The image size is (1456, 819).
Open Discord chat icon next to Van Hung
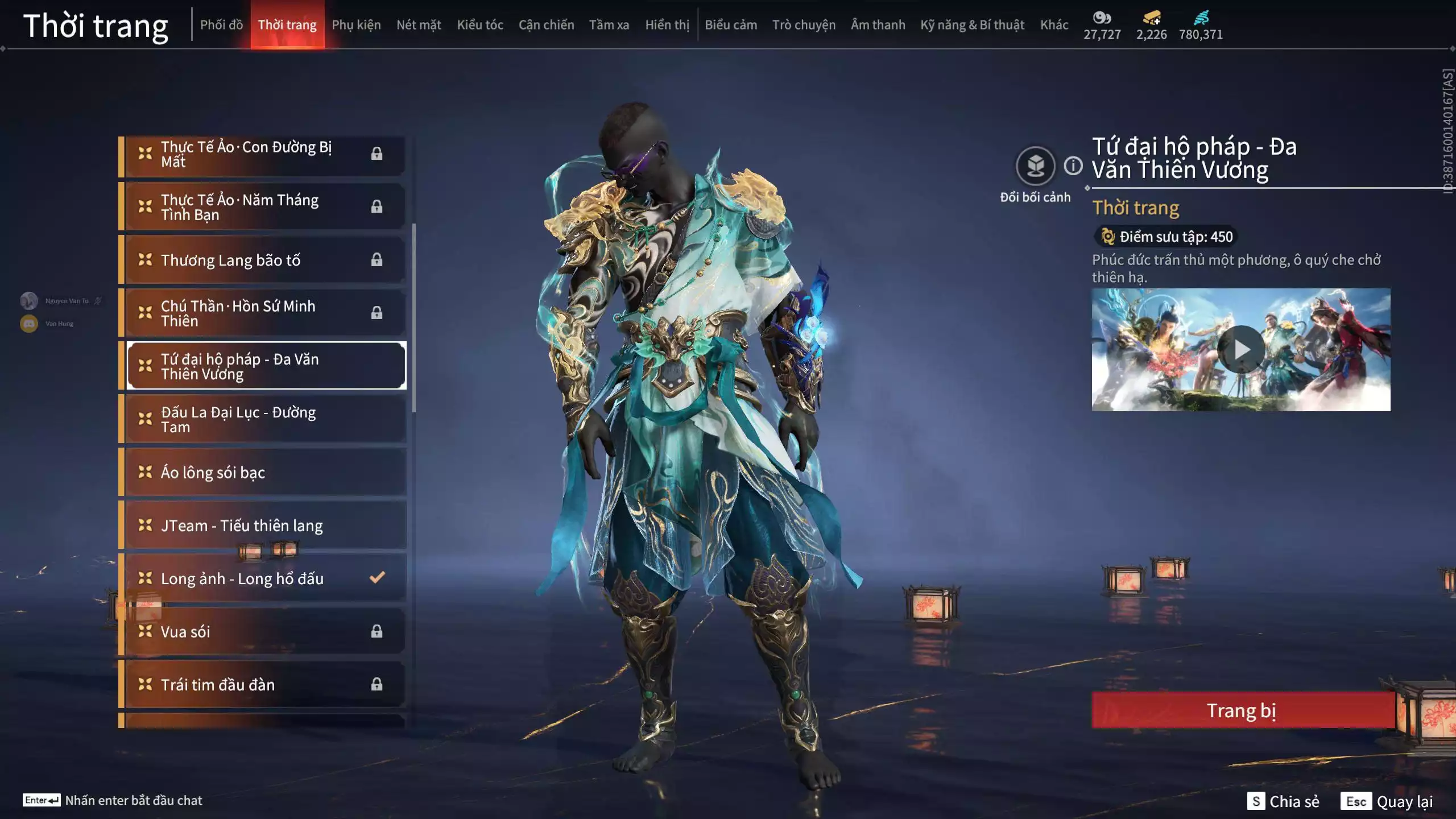coord(28,322)
